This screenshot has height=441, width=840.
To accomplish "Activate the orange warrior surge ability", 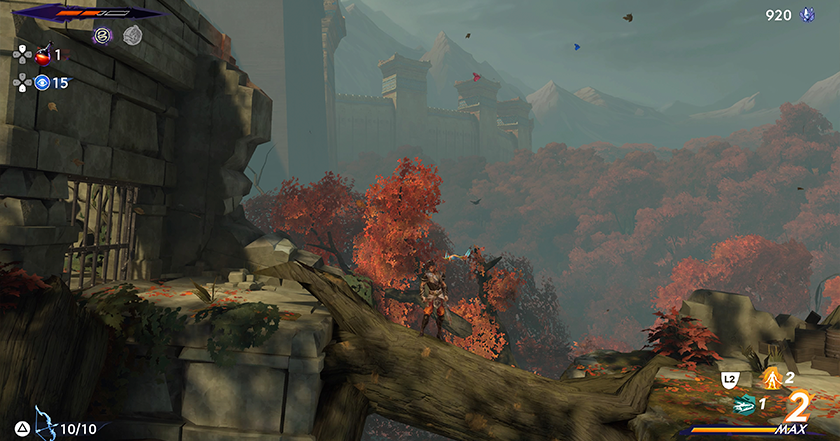I will coord(772,378).
